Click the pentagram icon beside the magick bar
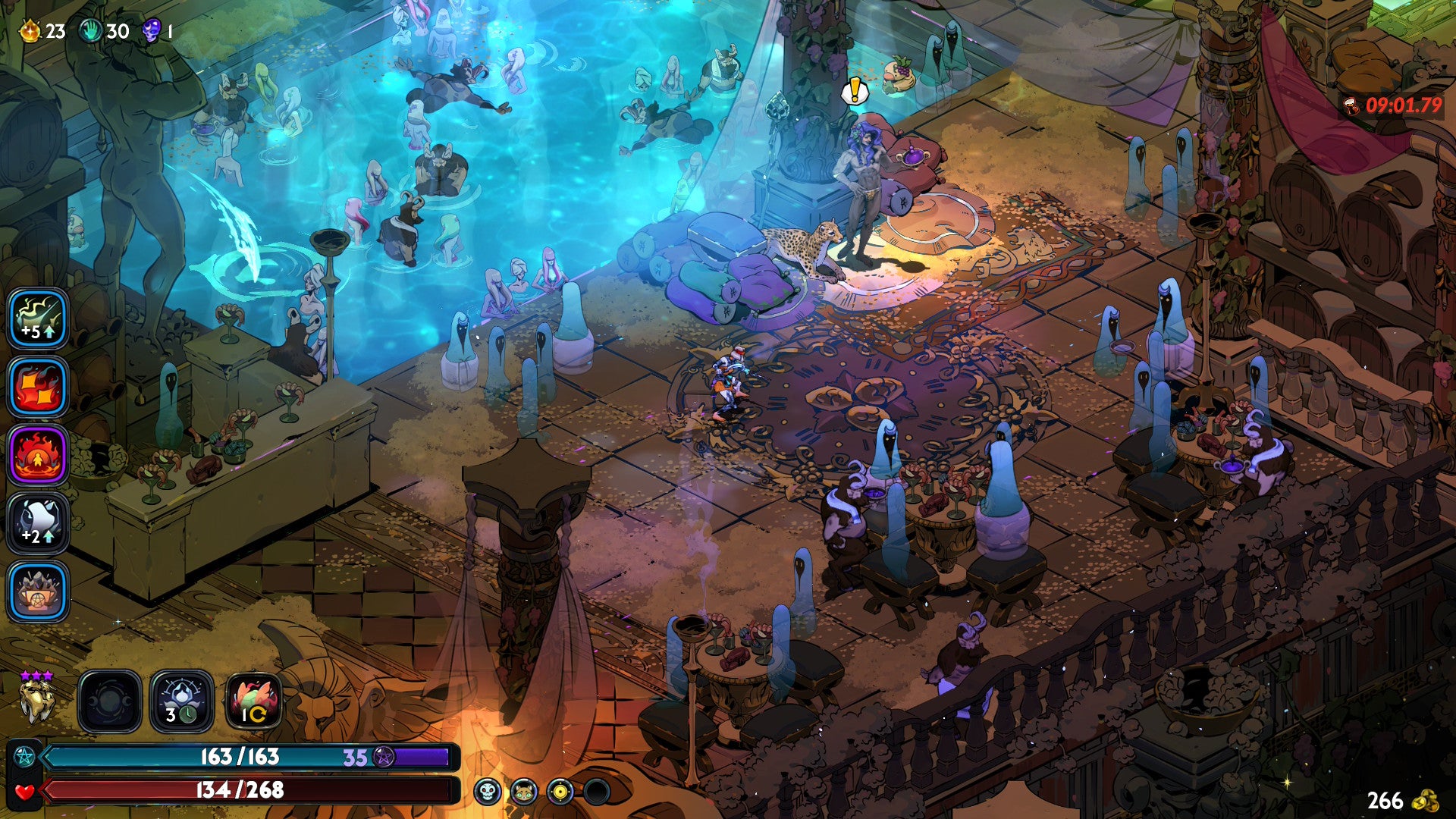Screen dimensions: 1456x819 tap(24, 757)
